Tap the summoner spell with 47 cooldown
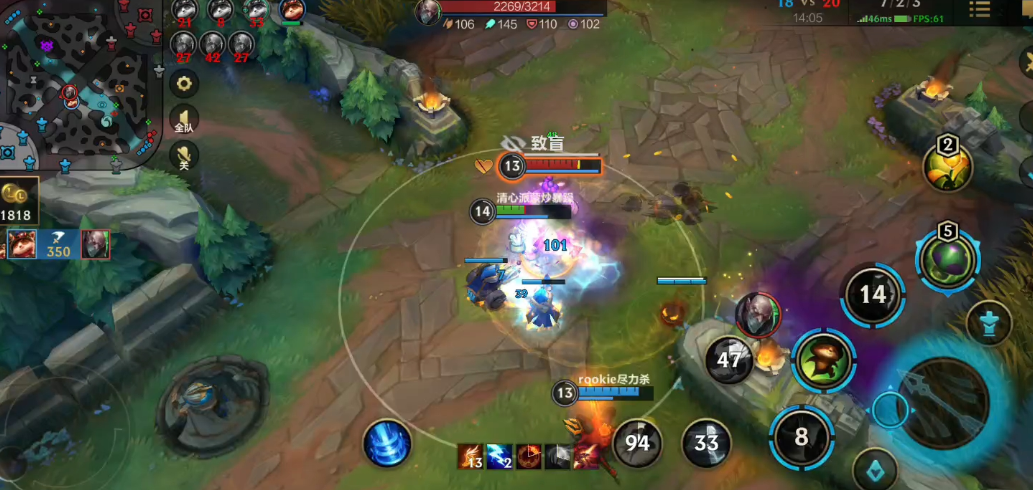The height and width of the screenshot is (490, 1033). click(730, 360)
